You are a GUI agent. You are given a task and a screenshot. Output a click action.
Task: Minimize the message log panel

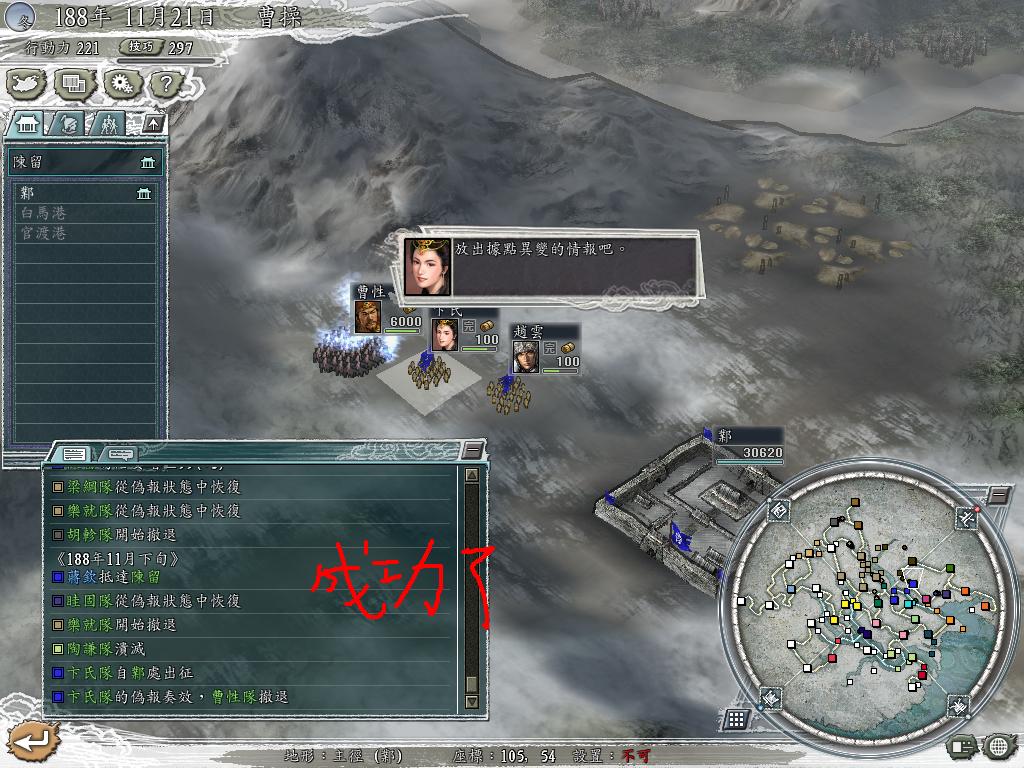(x=472, y=452)
